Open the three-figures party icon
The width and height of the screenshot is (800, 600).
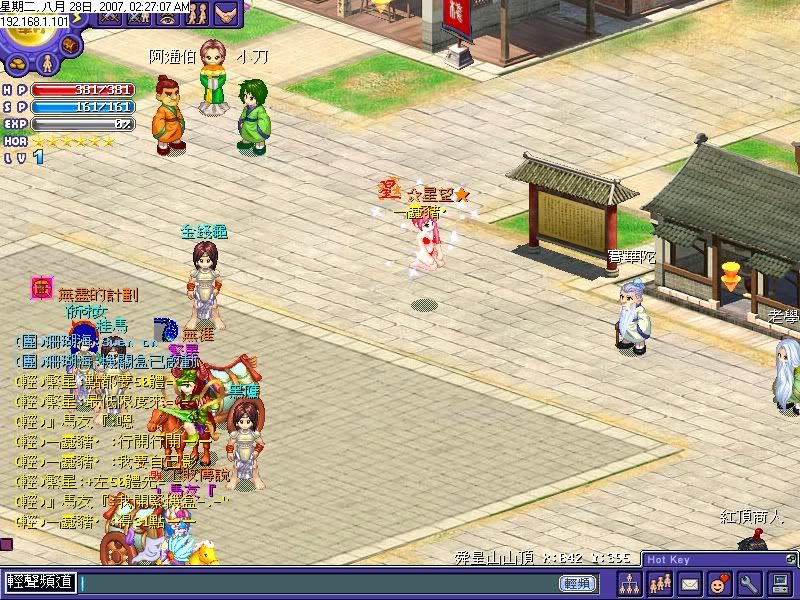(660, 583)
